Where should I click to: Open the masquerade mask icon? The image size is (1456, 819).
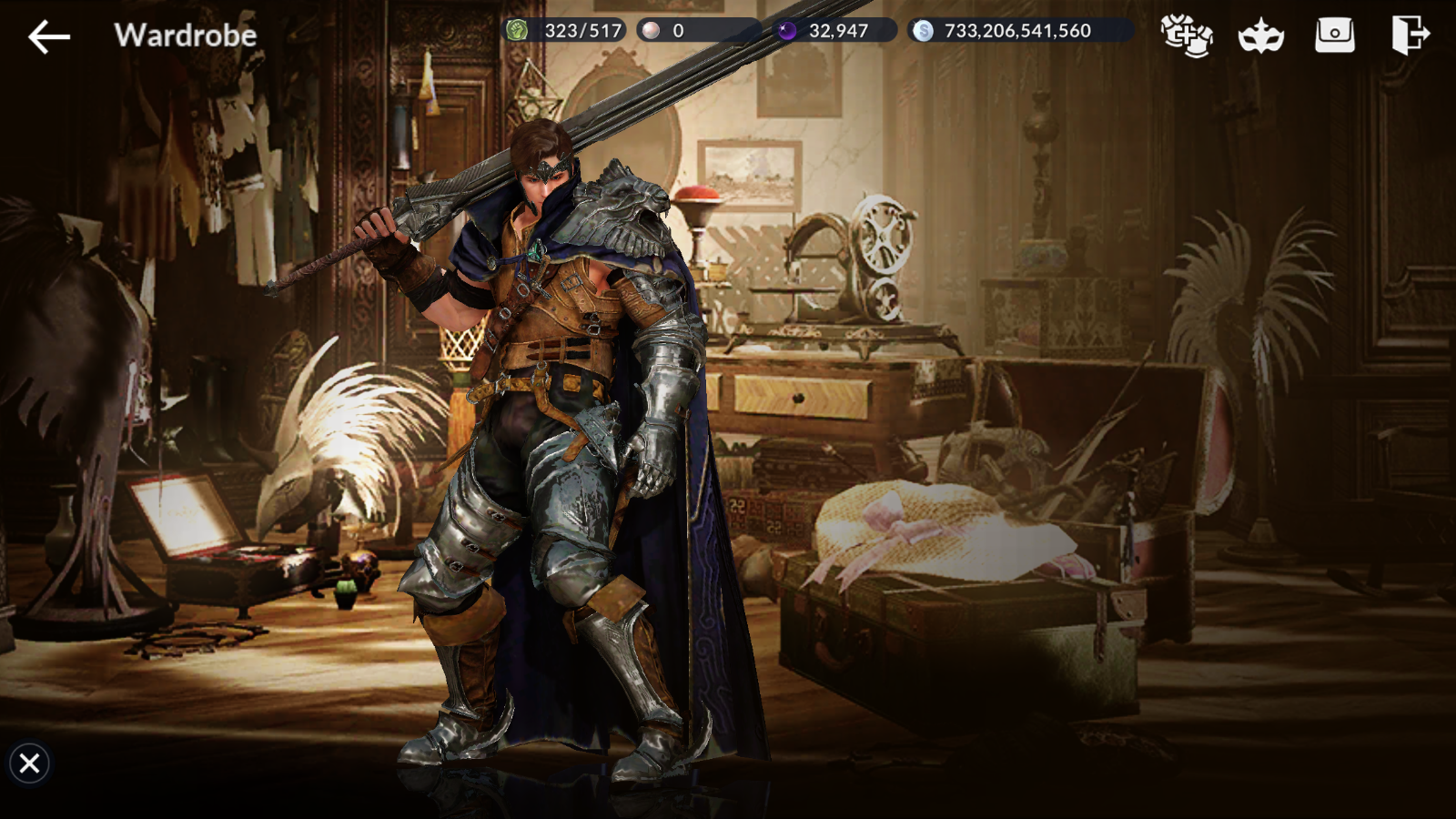[1260, 36]
